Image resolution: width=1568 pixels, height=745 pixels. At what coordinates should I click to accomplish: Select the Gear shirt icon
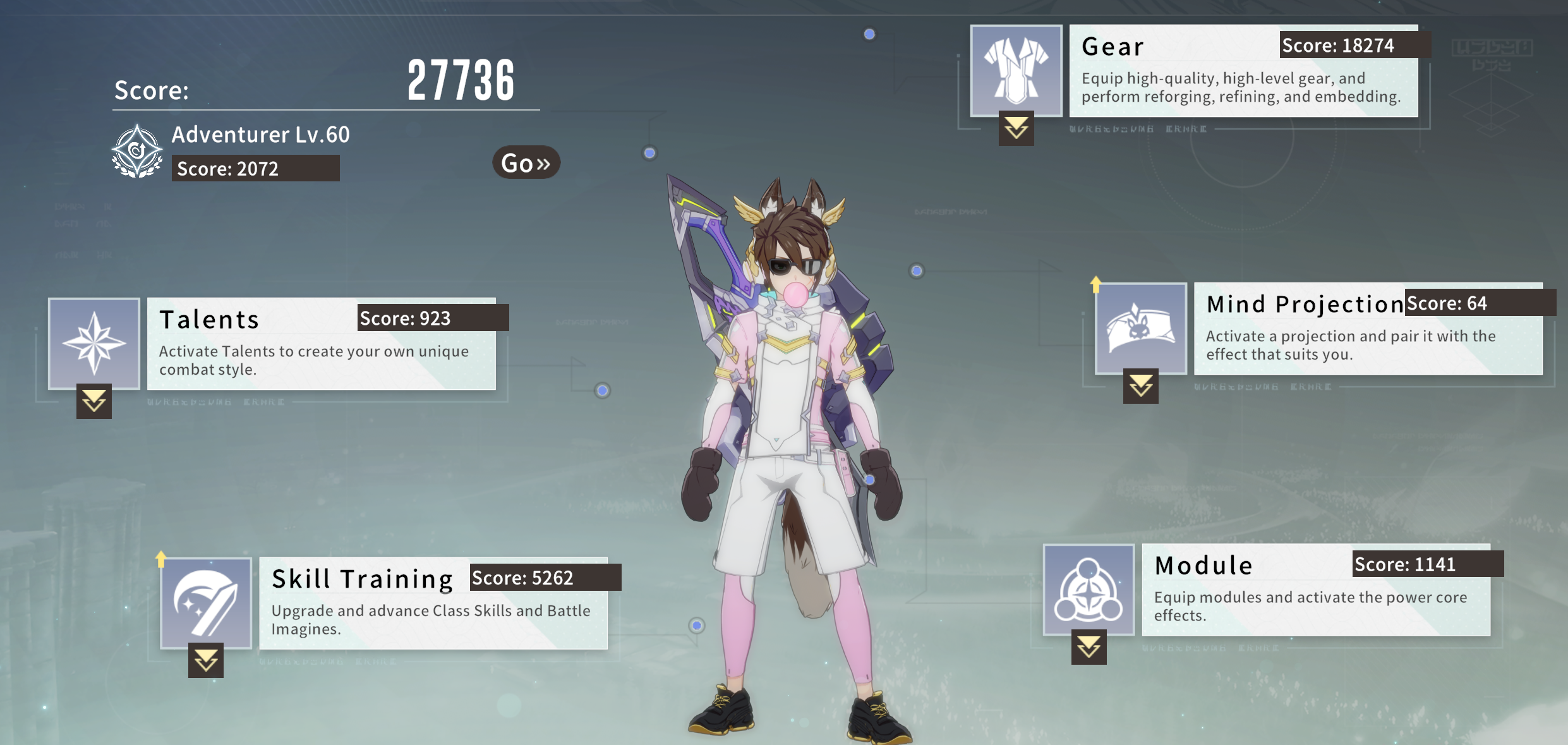[x=1016, y=70]
